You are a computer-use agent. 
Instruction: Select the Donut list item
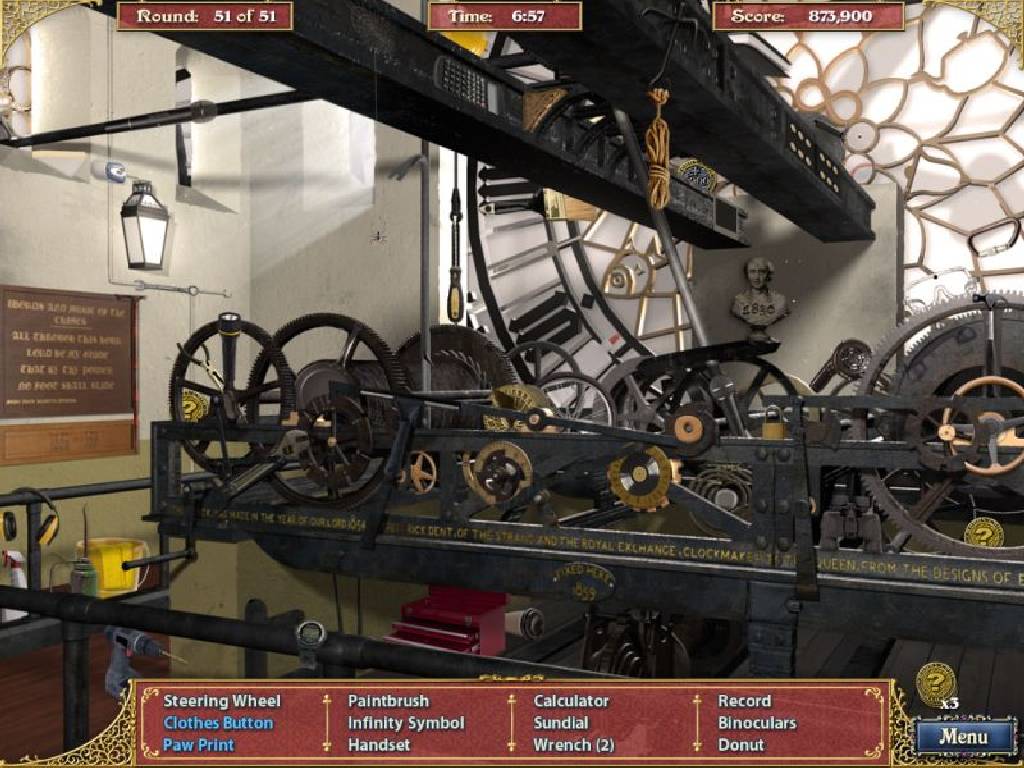741,745
